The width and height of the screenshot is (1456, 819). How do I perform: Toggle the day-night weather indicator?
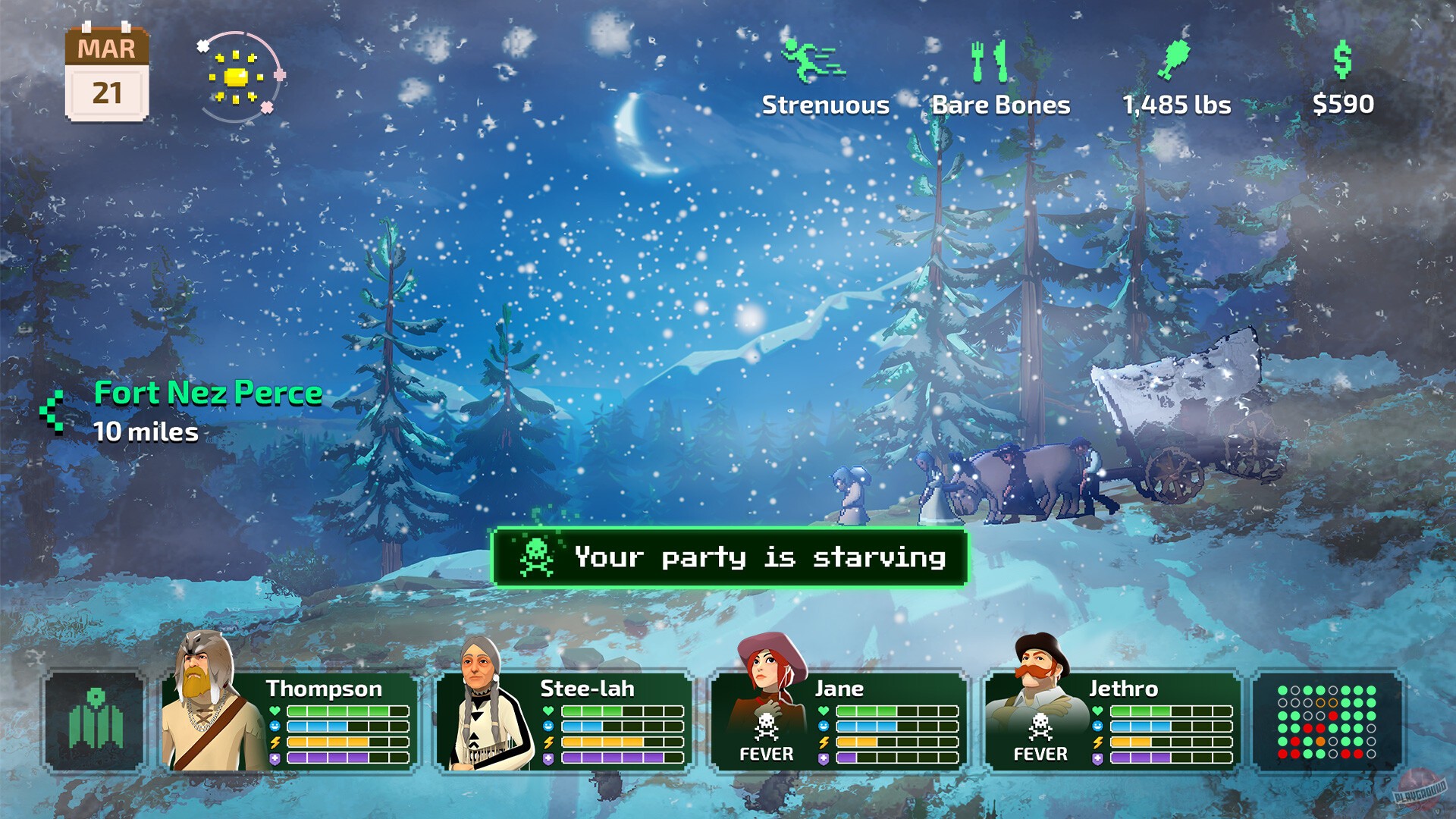click(238, 74)
